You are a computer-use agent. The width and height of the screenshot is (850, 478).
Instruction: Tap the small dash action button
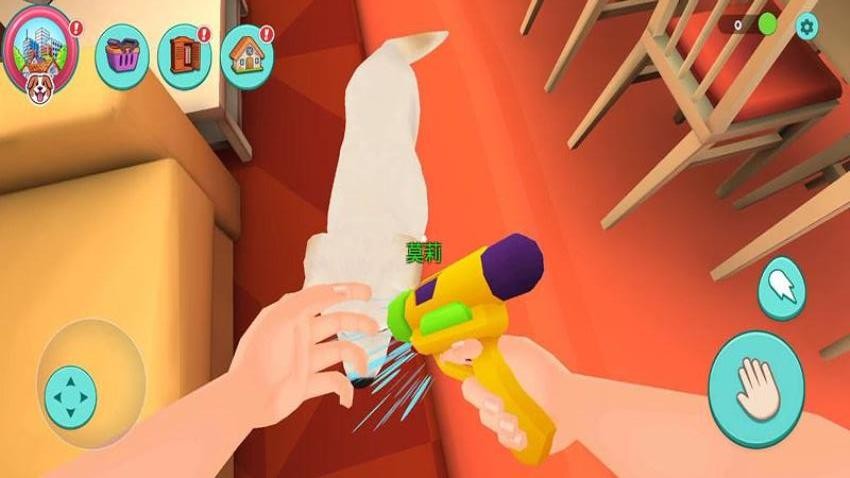pyautogui.click(x=782, y=287)
